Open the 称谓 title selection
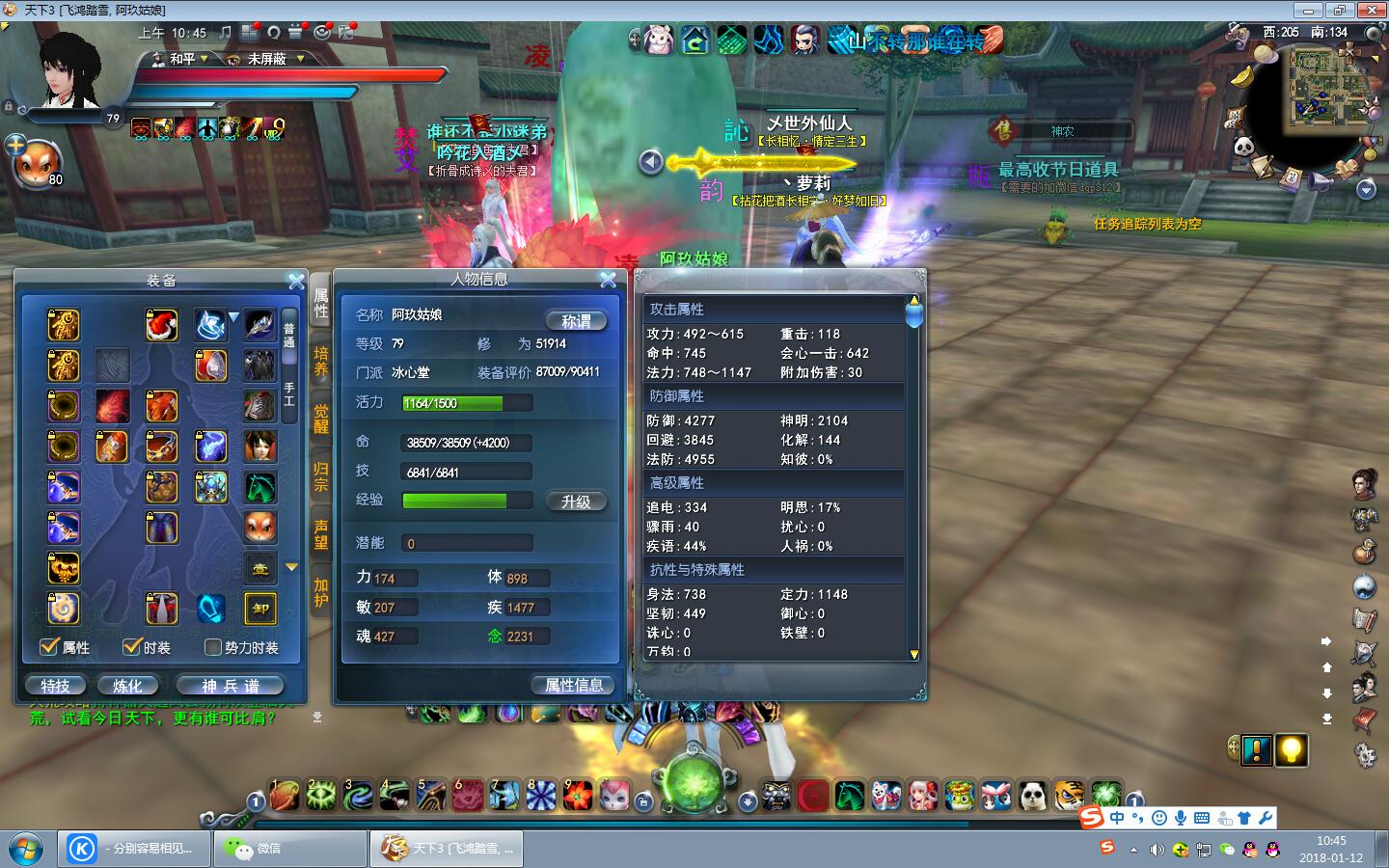 (x=576, y=321)
